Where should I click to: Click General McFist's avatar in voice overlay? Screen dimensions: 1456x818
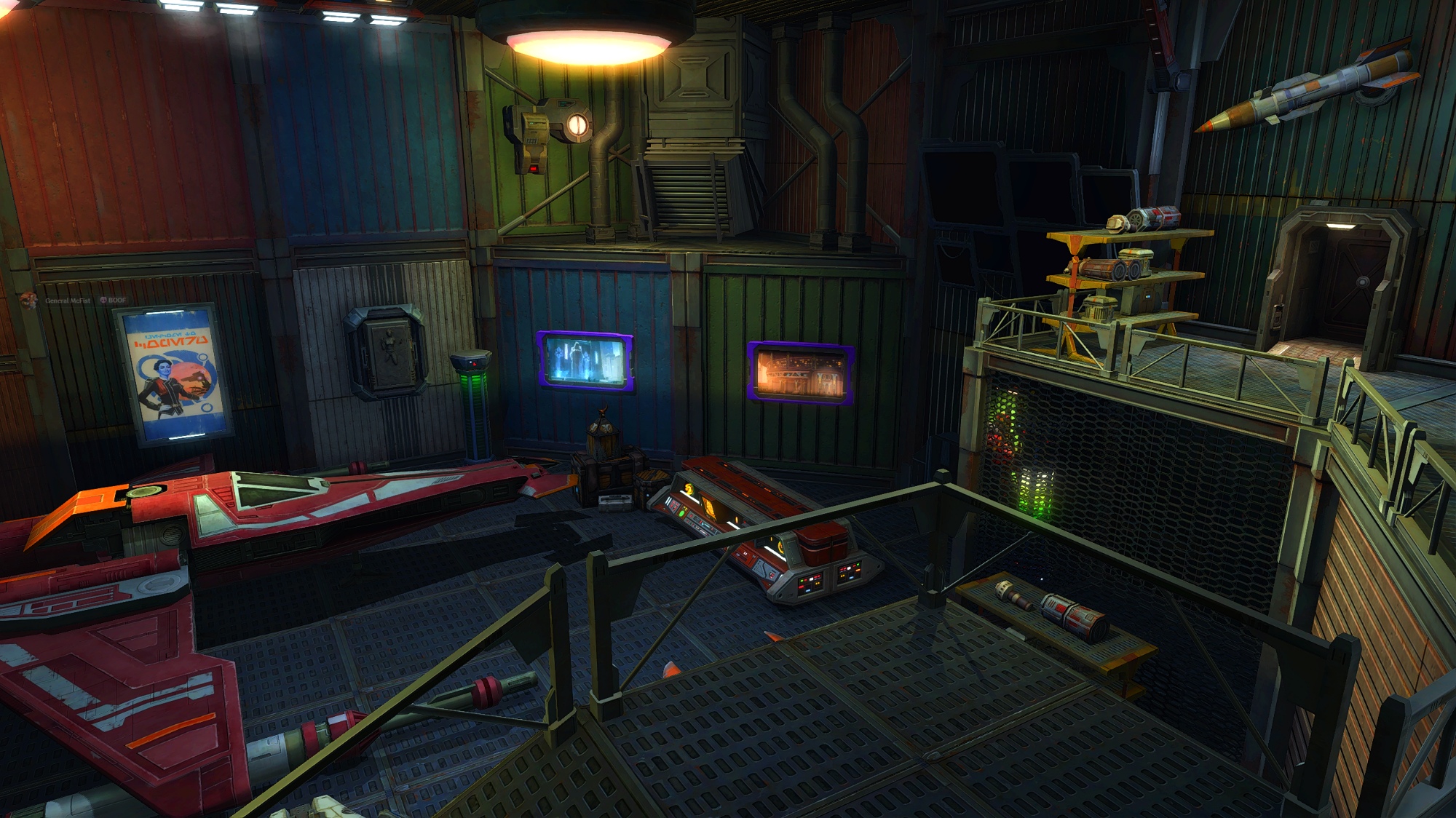[28, 301]
